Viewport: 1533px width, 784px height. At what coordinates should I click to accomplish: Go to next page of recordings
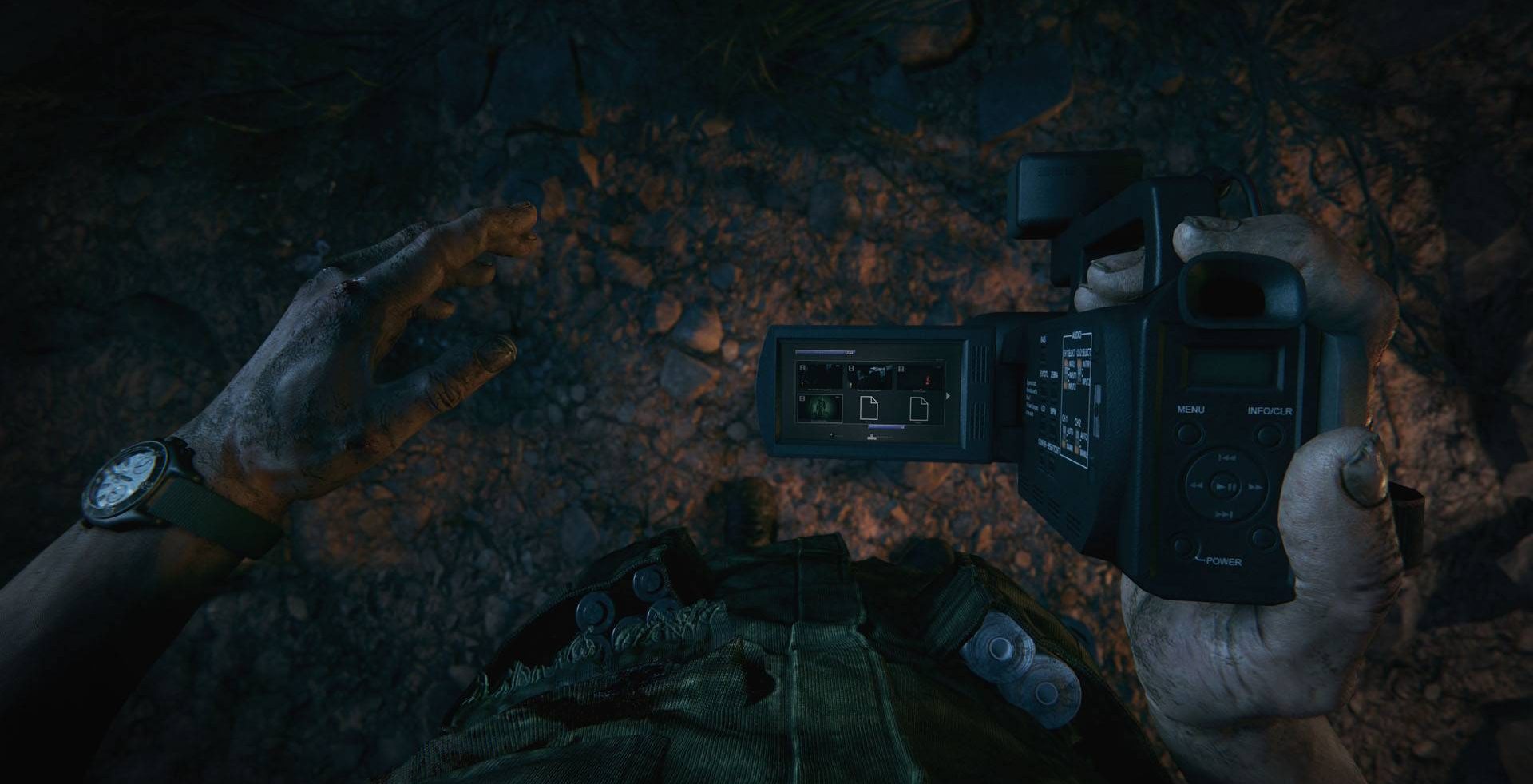coord(948,395)
